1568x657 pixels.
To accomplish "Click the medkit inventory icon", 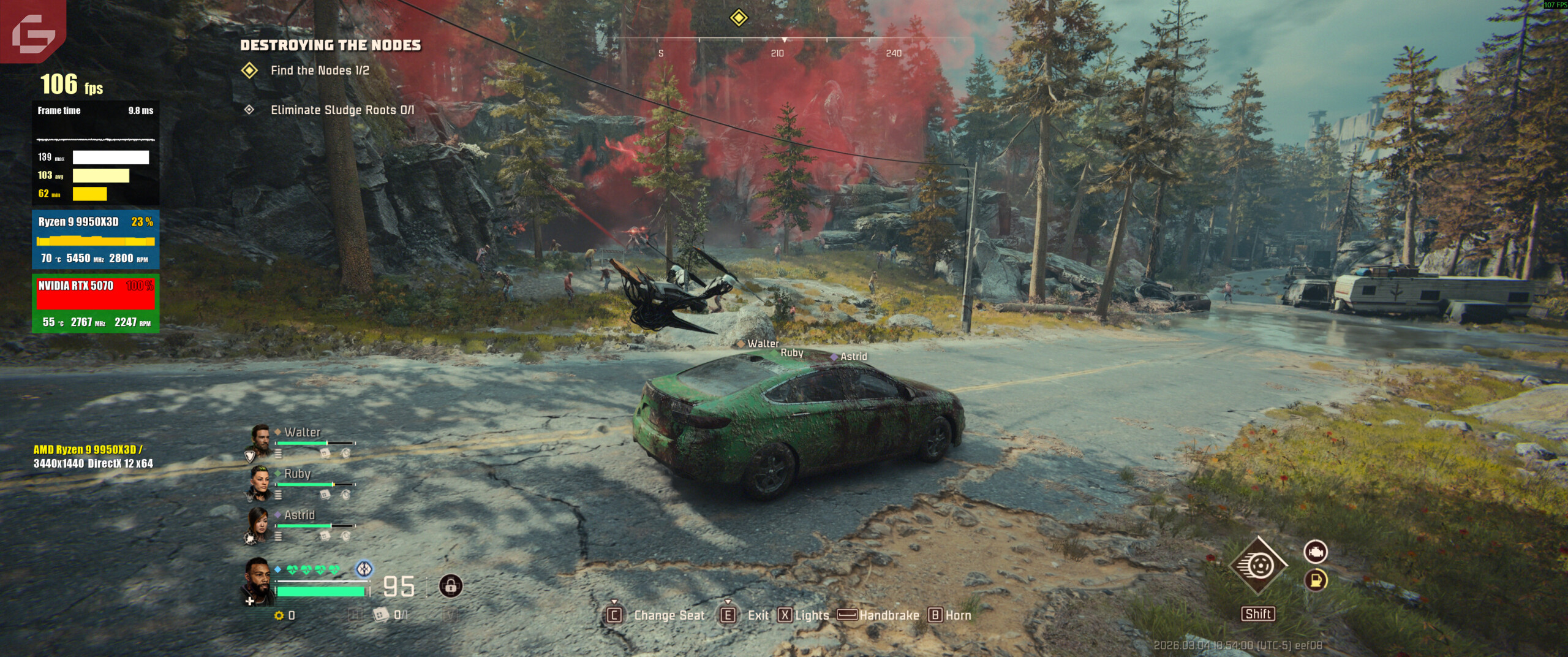I will 381,614.
